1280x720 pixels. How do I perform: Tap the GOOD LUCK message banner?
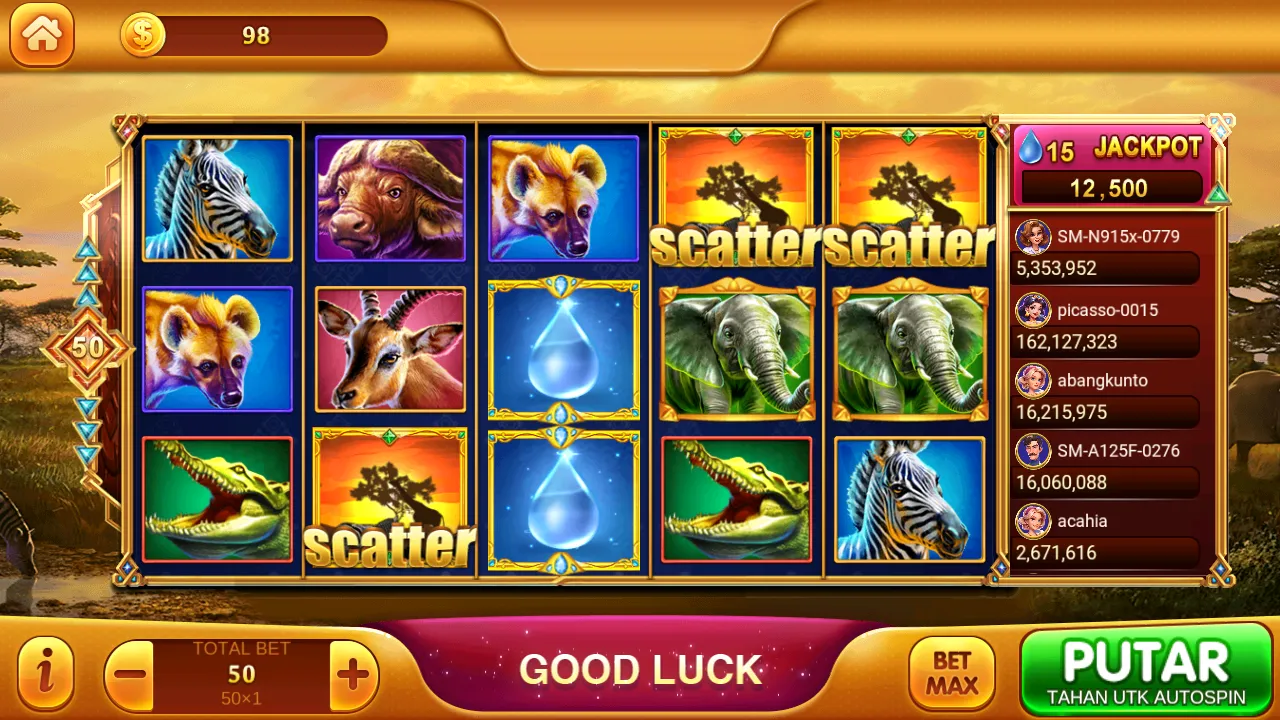point(640,668)
